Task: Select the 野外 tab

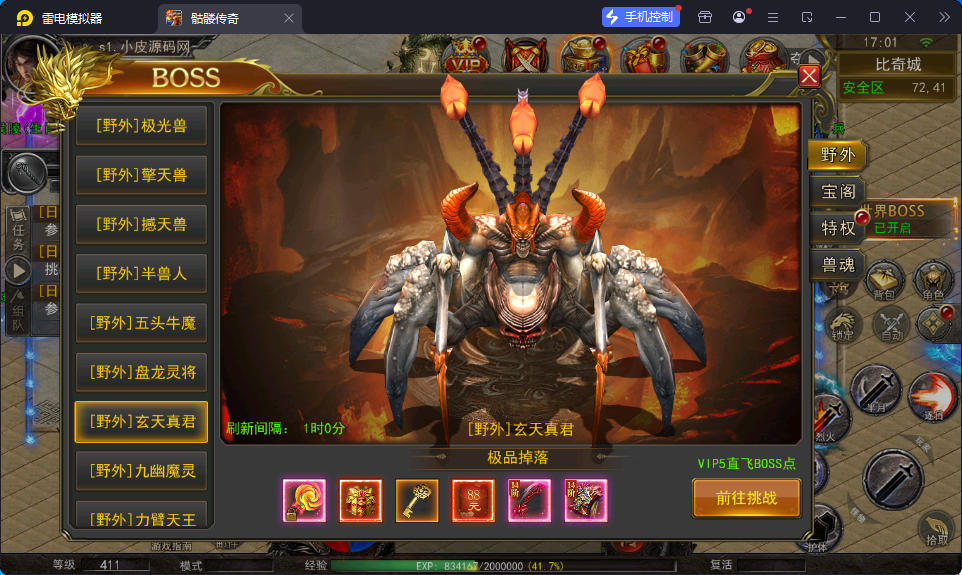Action: (837, 154)
